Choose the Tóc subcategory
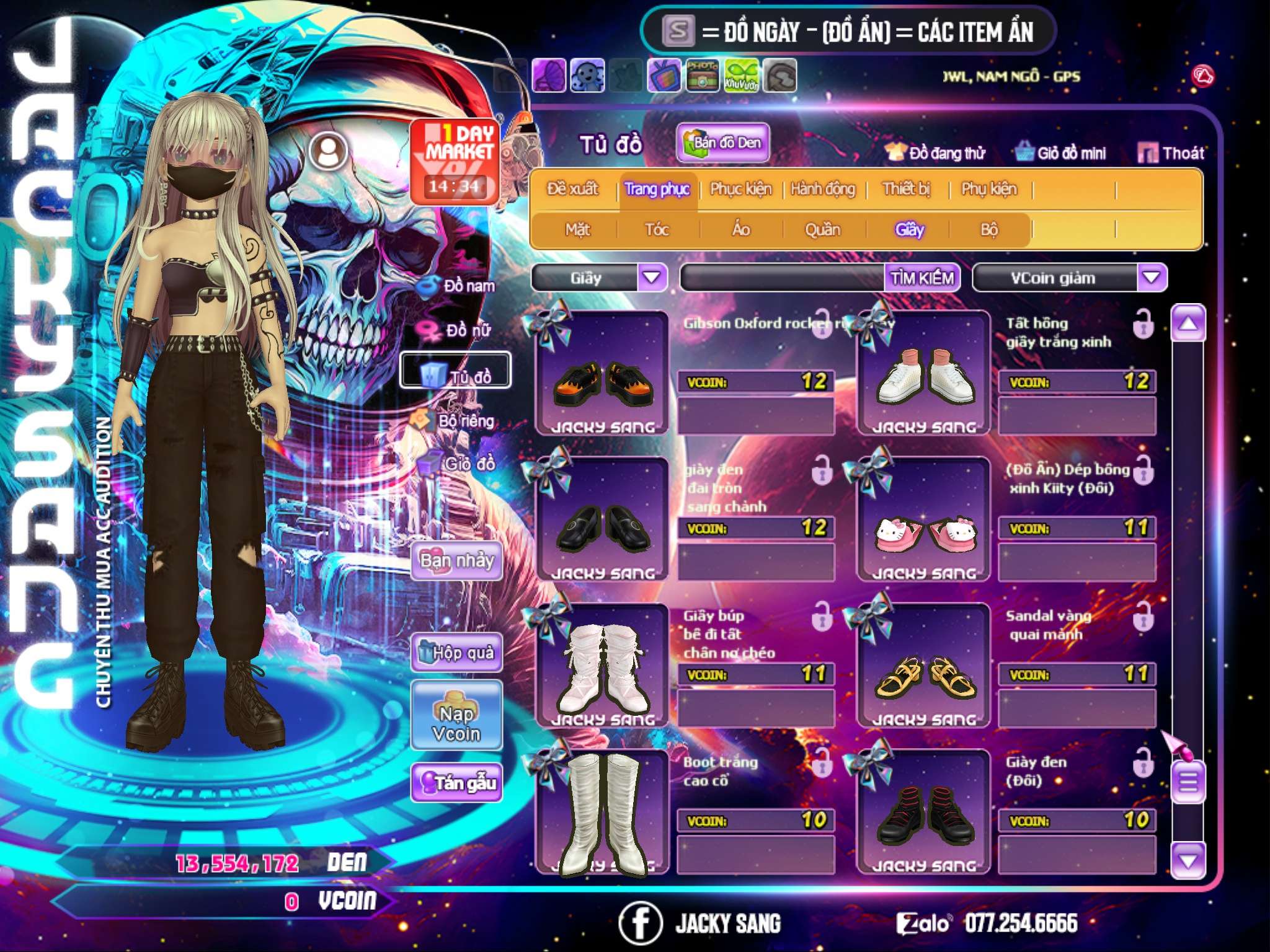 pos(657,230)
